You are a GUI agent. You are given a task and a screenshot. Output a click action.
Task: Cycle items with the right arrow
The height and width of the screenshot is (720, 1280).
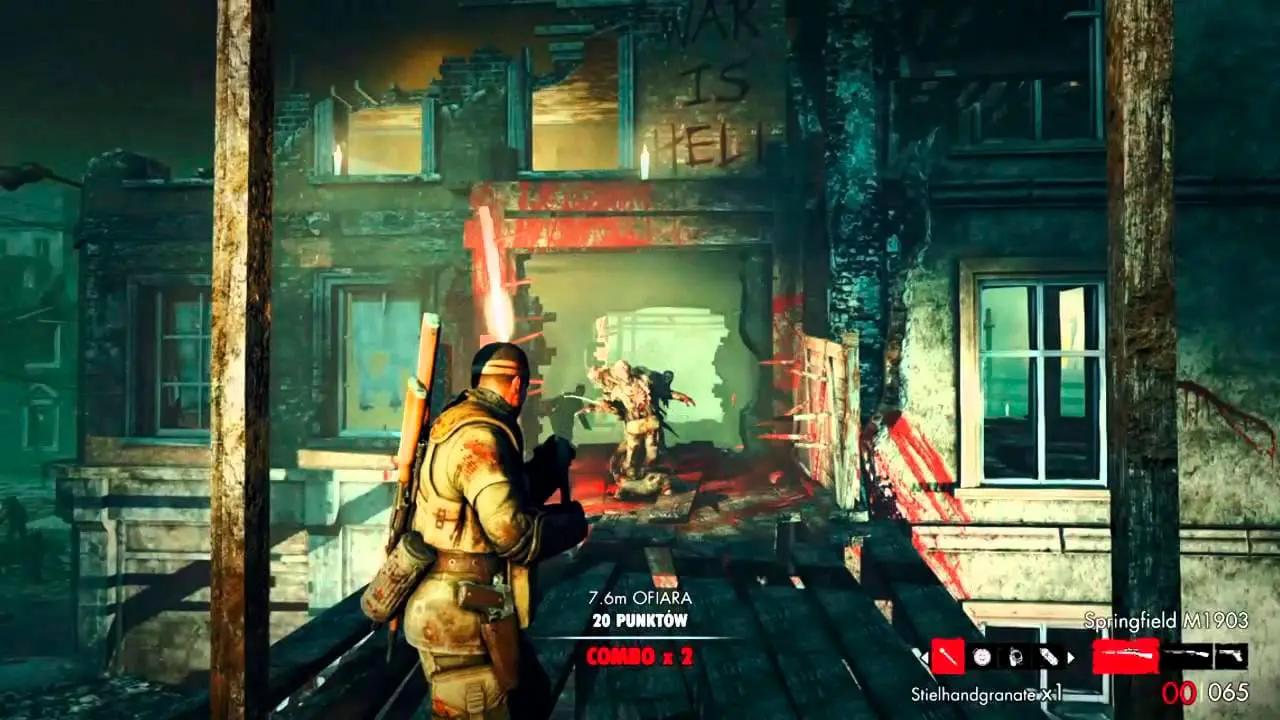tap(1072, 657)
